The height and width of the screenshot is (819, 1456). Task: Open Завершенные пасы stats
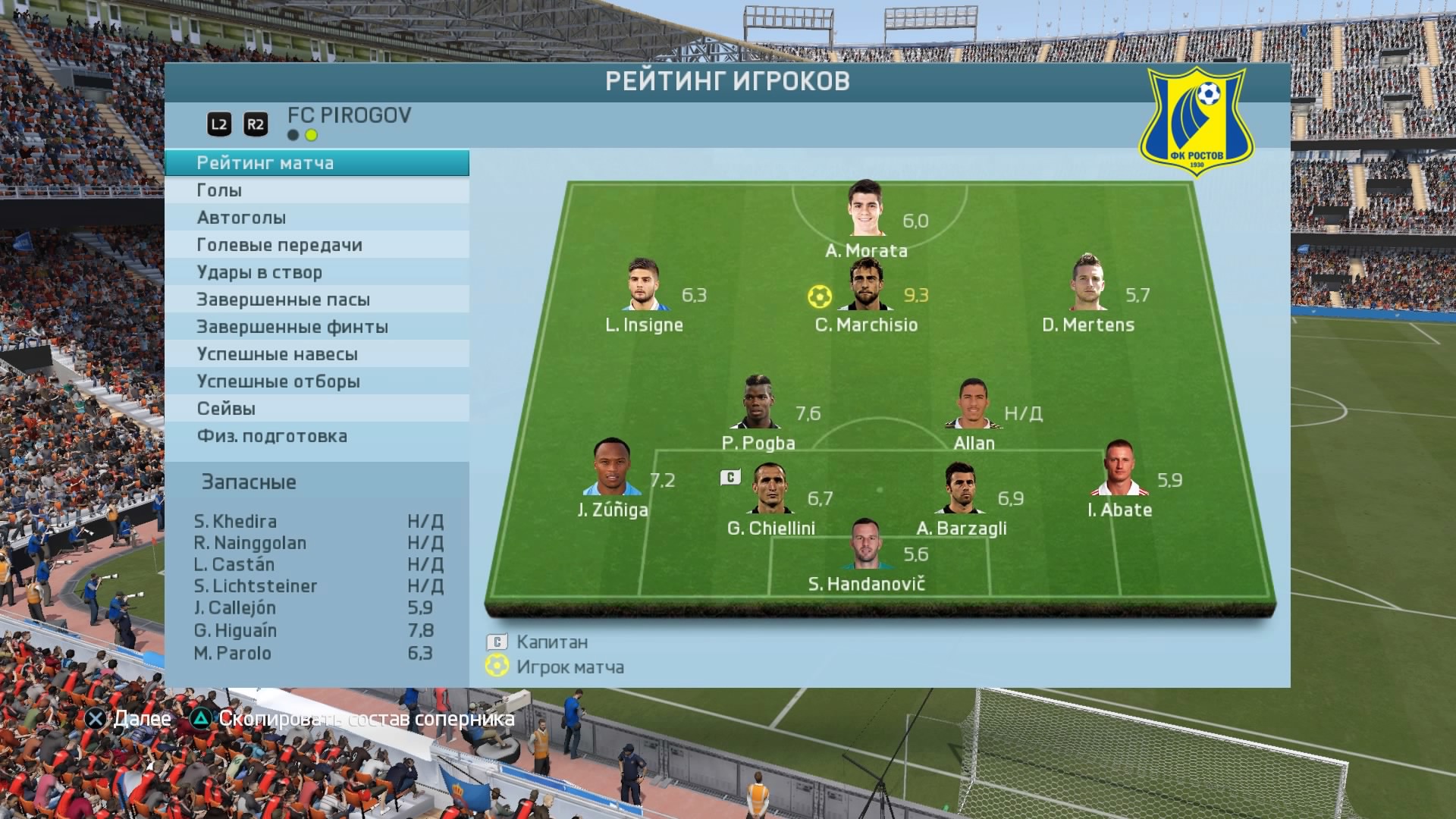click(316, 300)
